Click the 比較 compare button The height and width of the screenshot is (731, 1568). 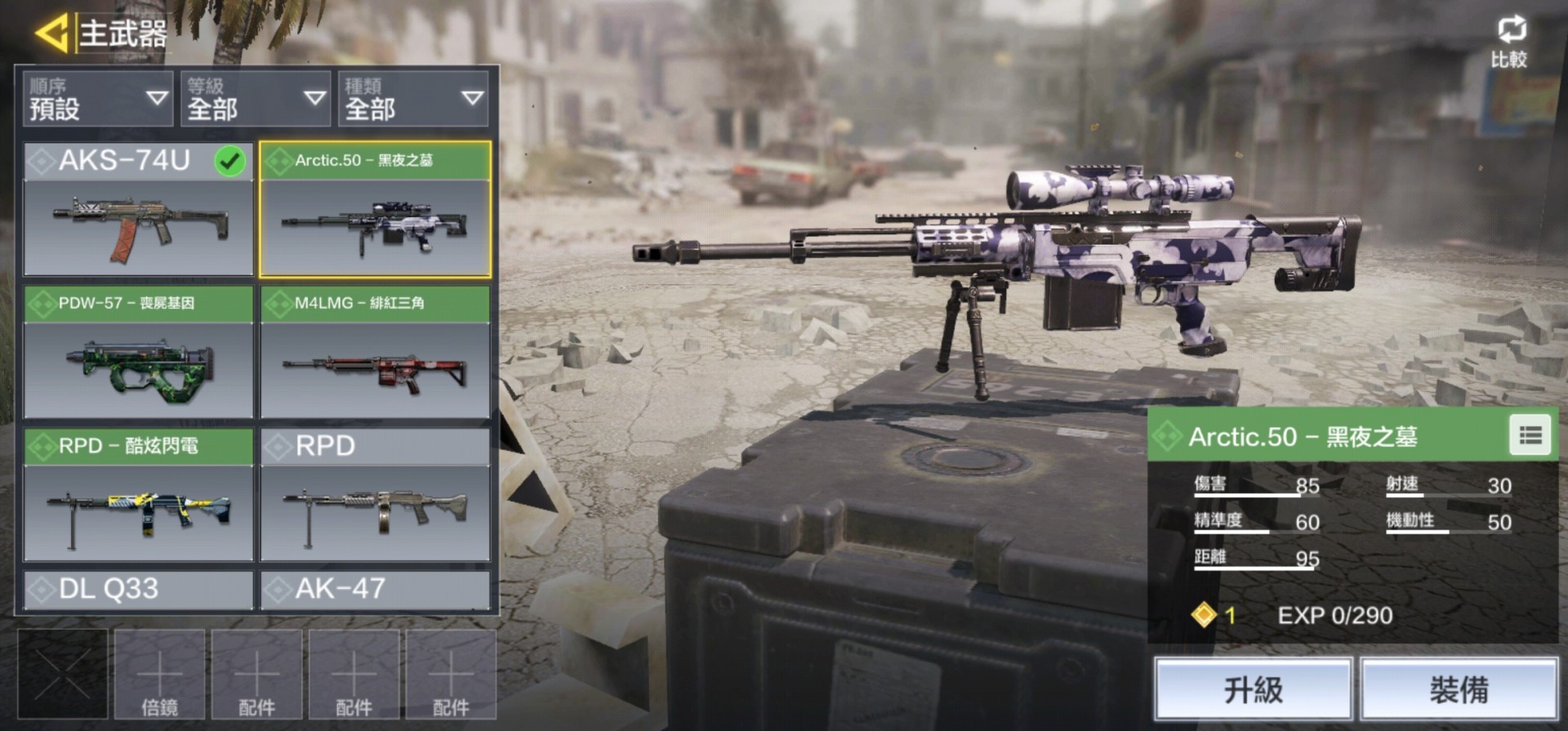tap(1508, 42)
